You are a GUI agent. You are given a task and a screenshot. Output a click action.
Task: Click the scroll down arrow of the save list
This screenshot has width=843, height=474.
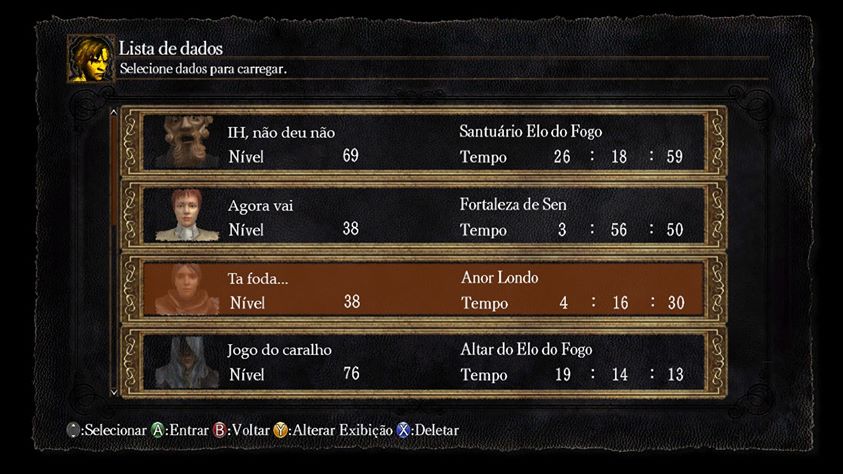click(x=113, y=391)
